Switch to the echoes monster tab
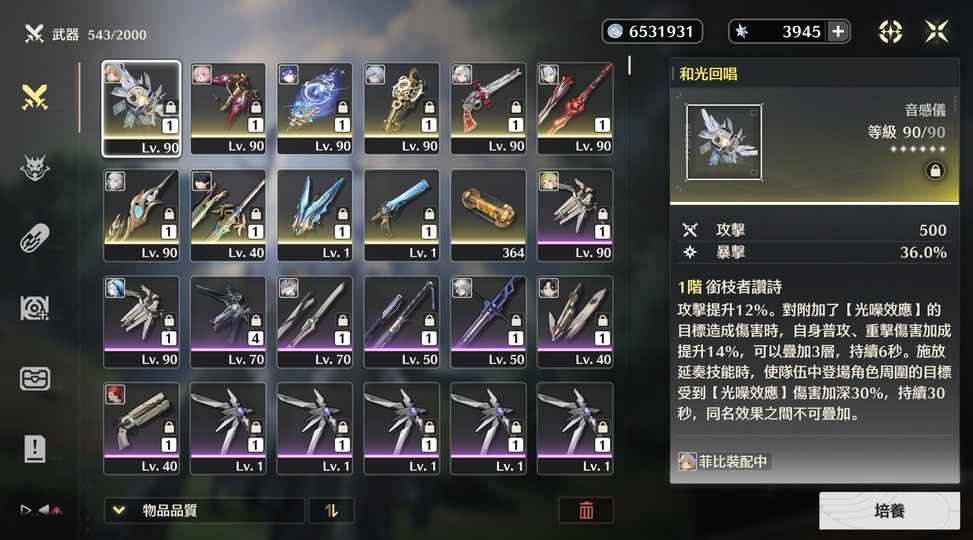Viewport: 973px width, 540px height. 35,168
